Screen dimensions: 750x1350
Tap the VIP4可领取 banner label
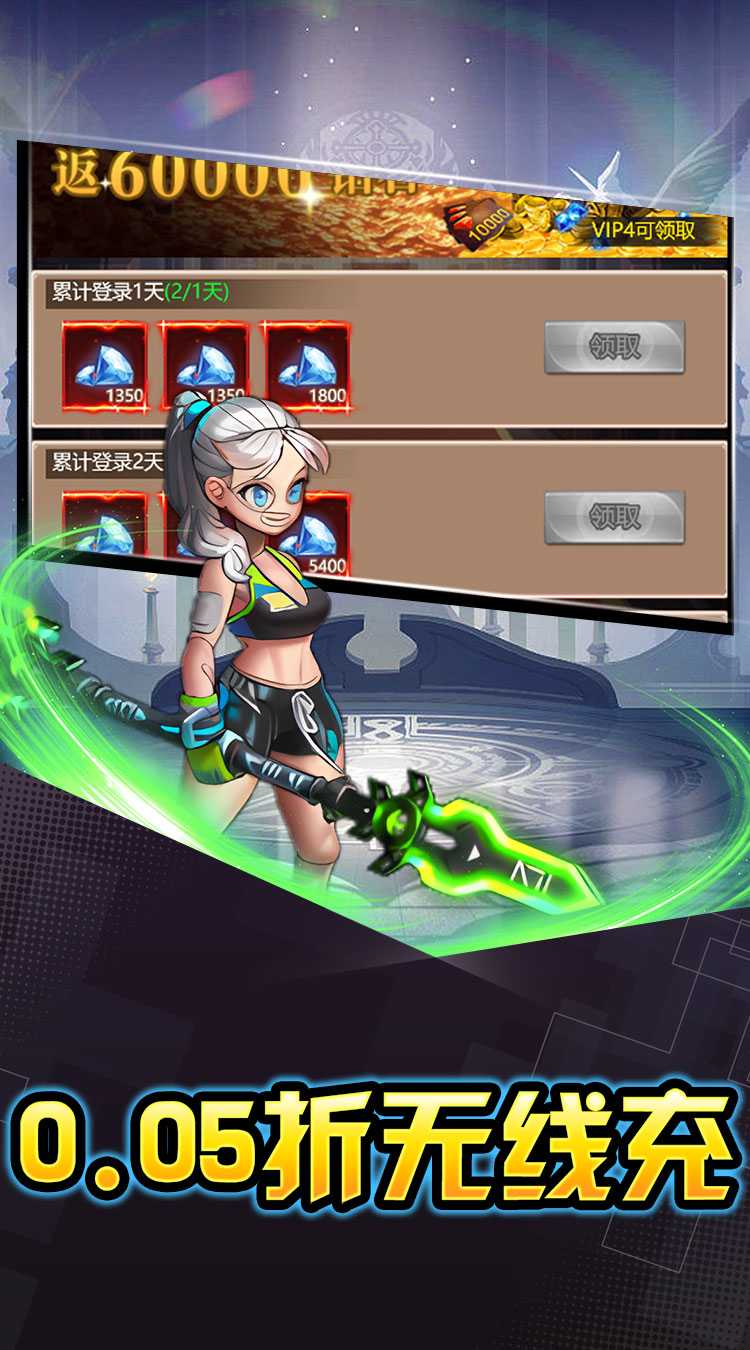point(657,231)
